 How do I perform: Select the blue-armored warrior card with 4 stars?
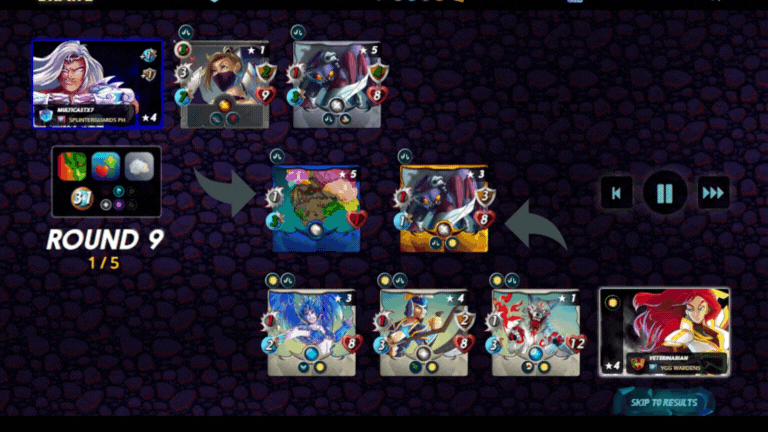[424, 332]
